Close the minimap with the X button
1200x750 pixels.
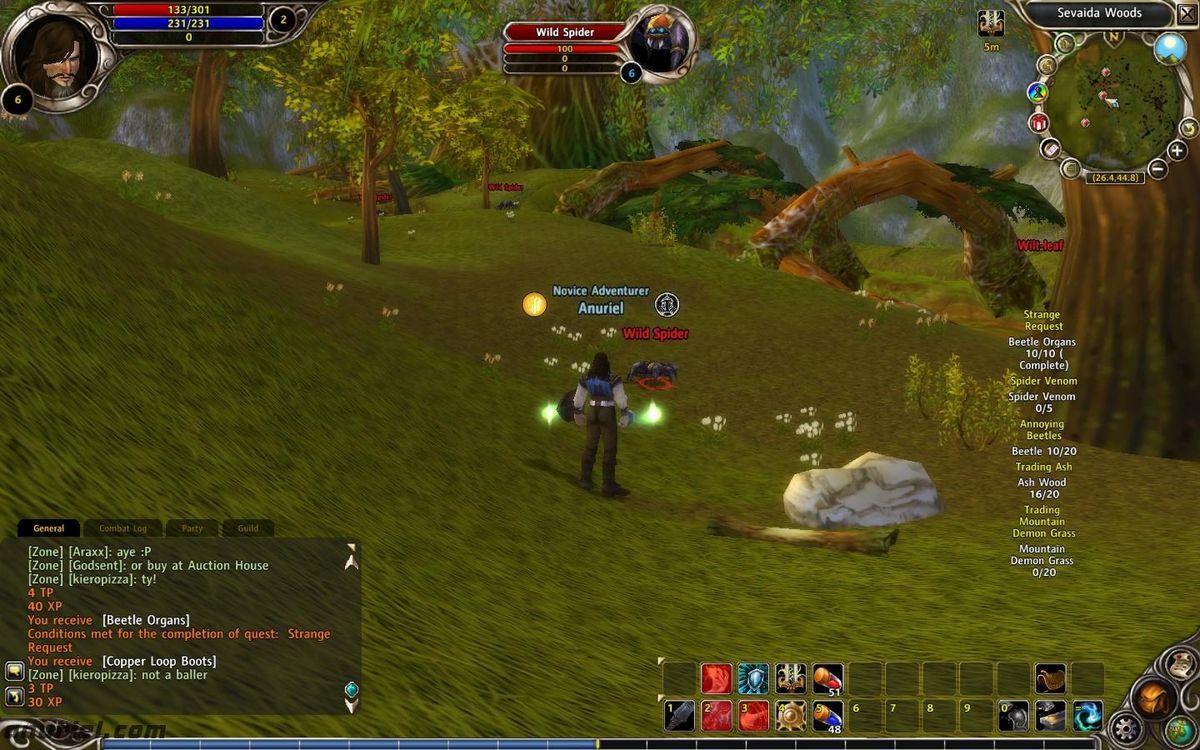coord(1187,14)
